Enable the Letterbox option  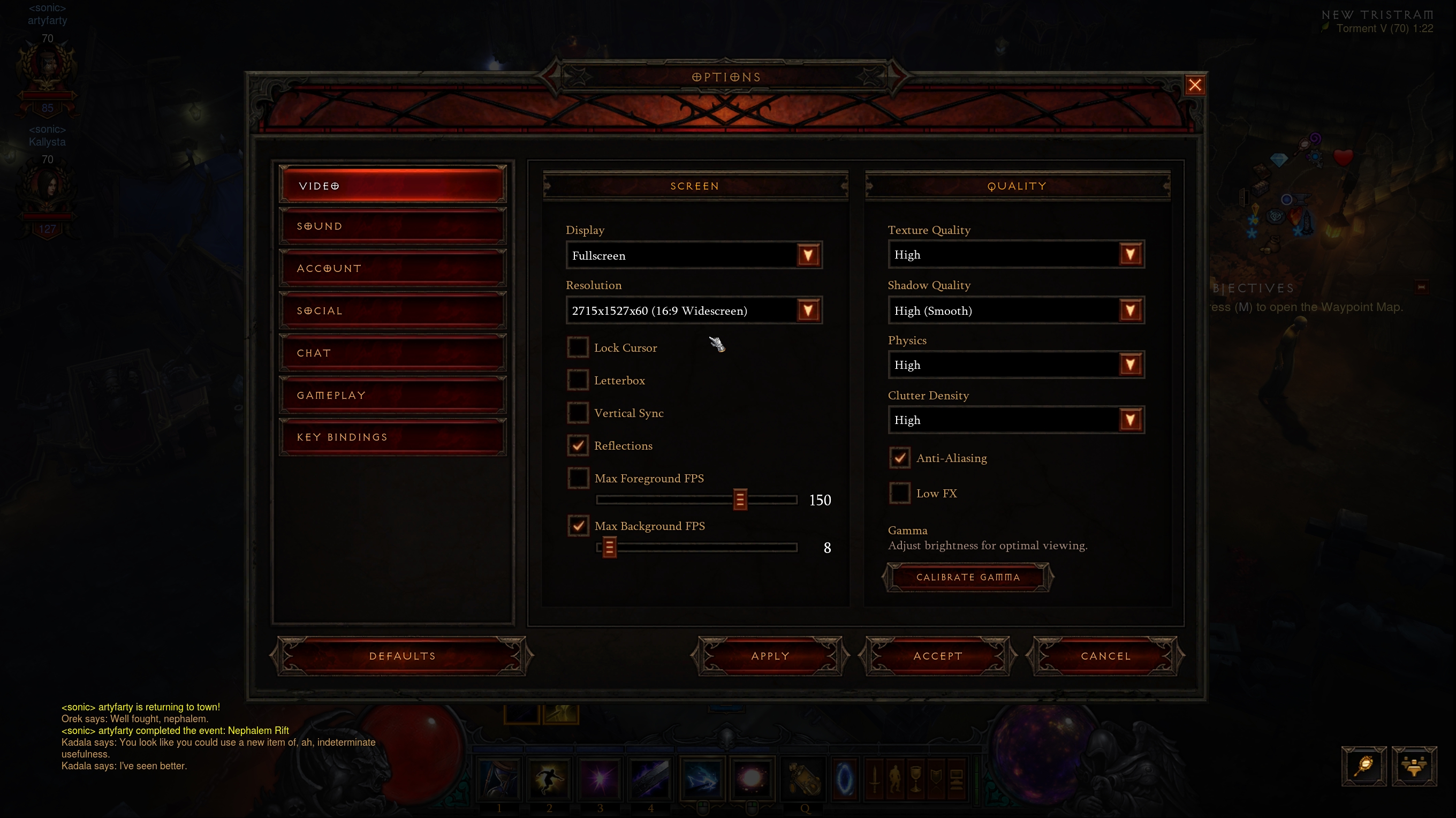(x=578, y=380)
